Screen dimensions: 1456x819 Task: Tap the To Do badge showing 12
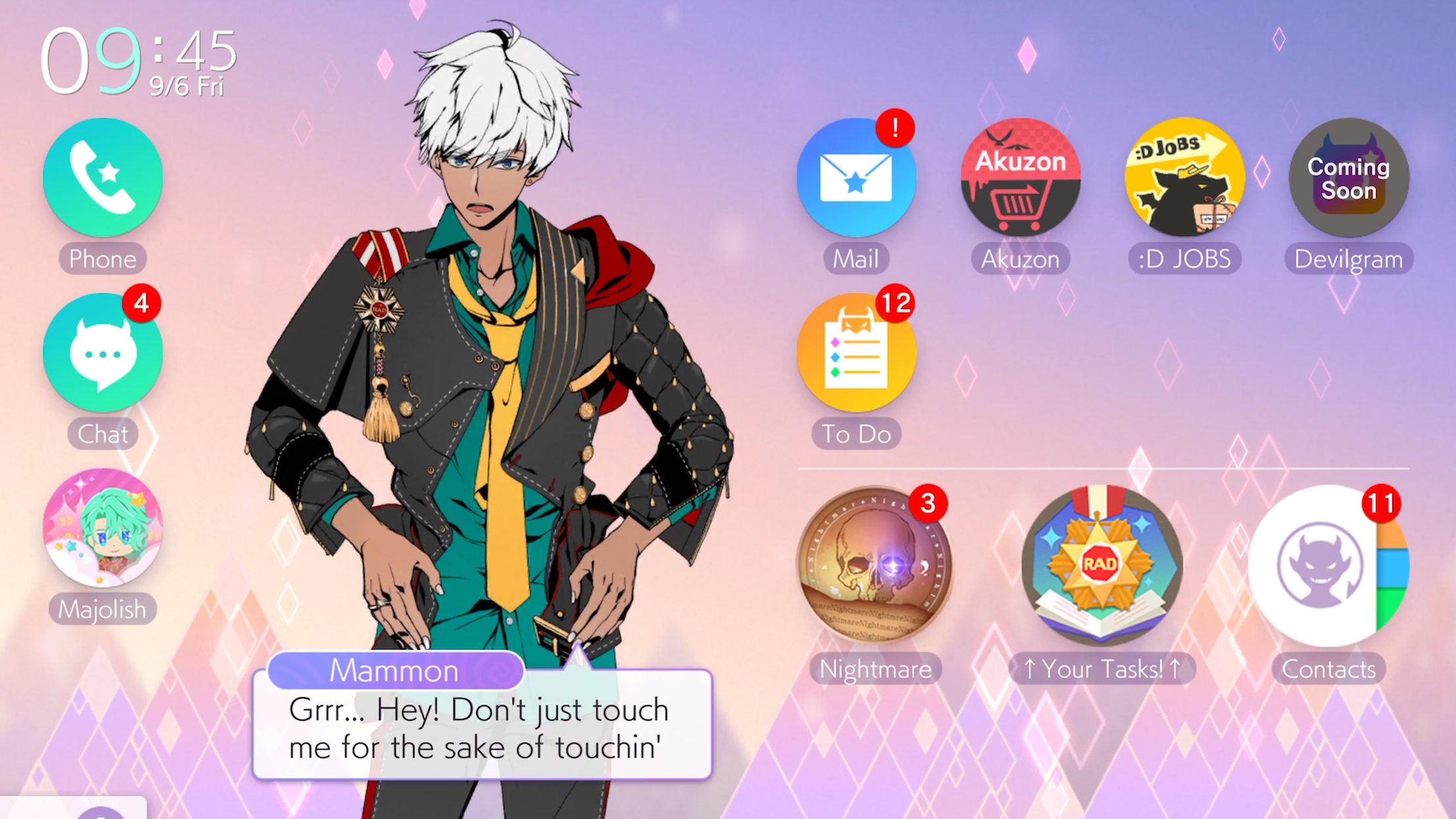point(895,305)
